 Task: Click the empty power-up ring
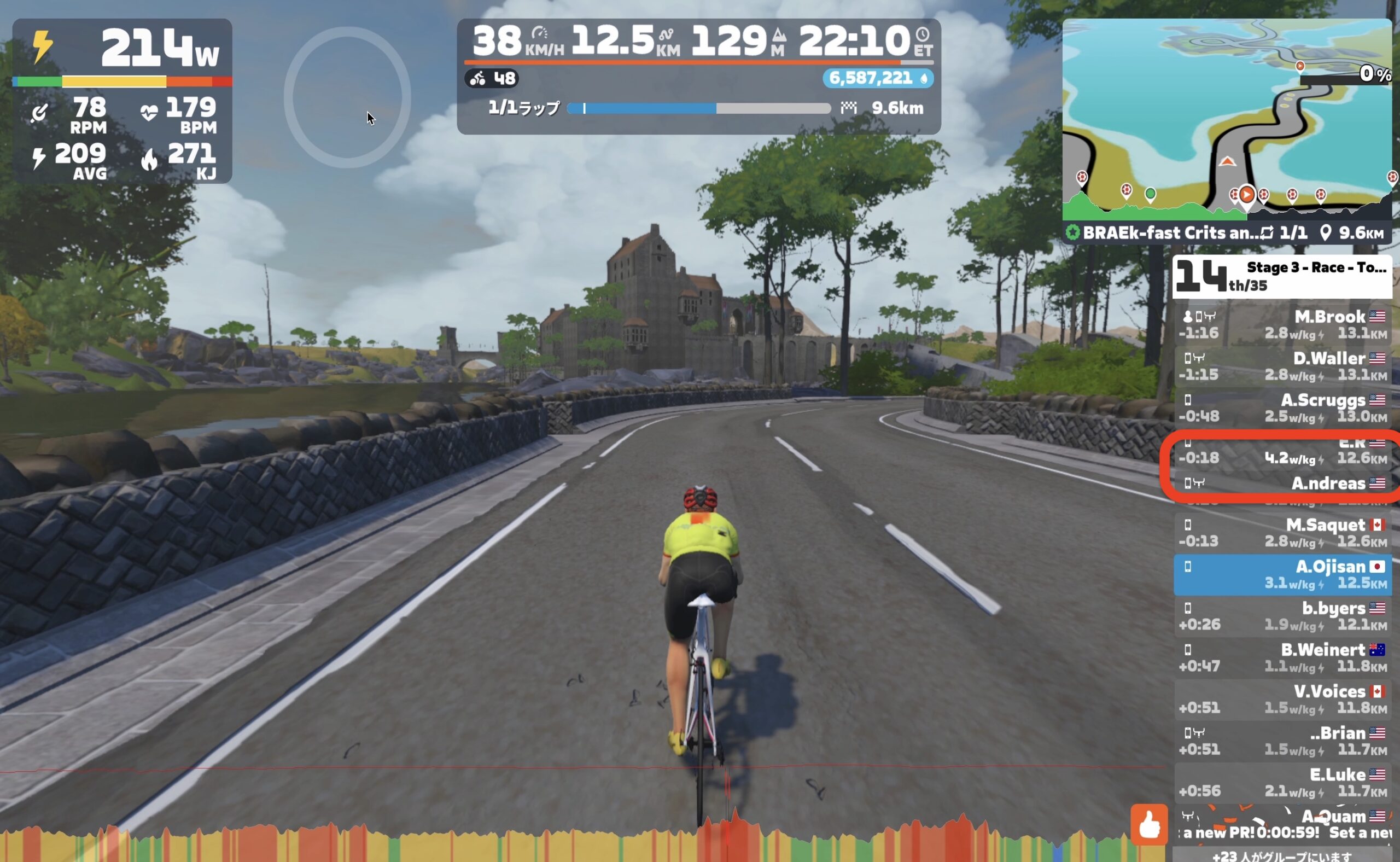coord(347,97)
